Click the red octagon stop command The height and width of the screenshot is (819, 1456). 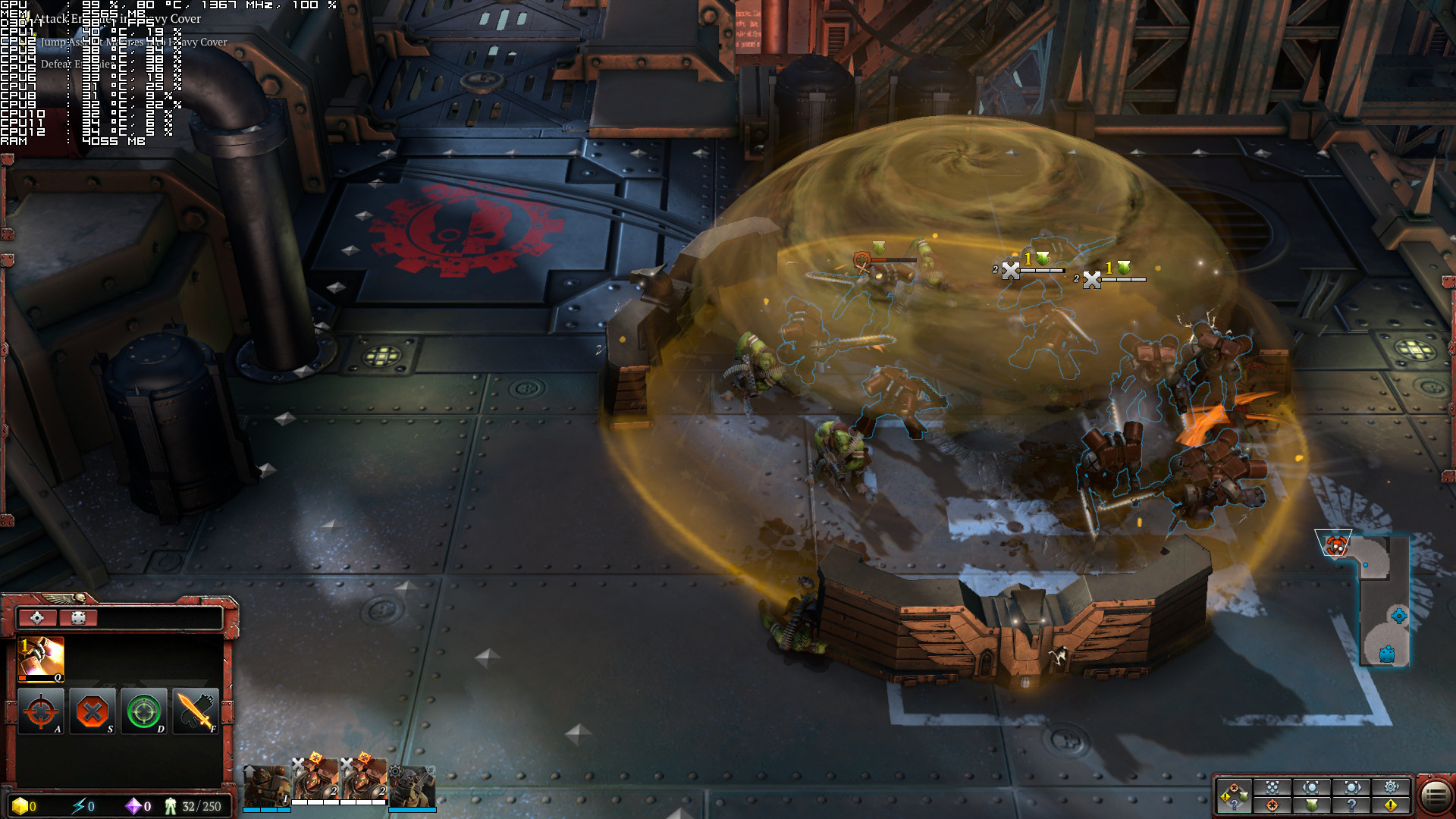point(93,711)
